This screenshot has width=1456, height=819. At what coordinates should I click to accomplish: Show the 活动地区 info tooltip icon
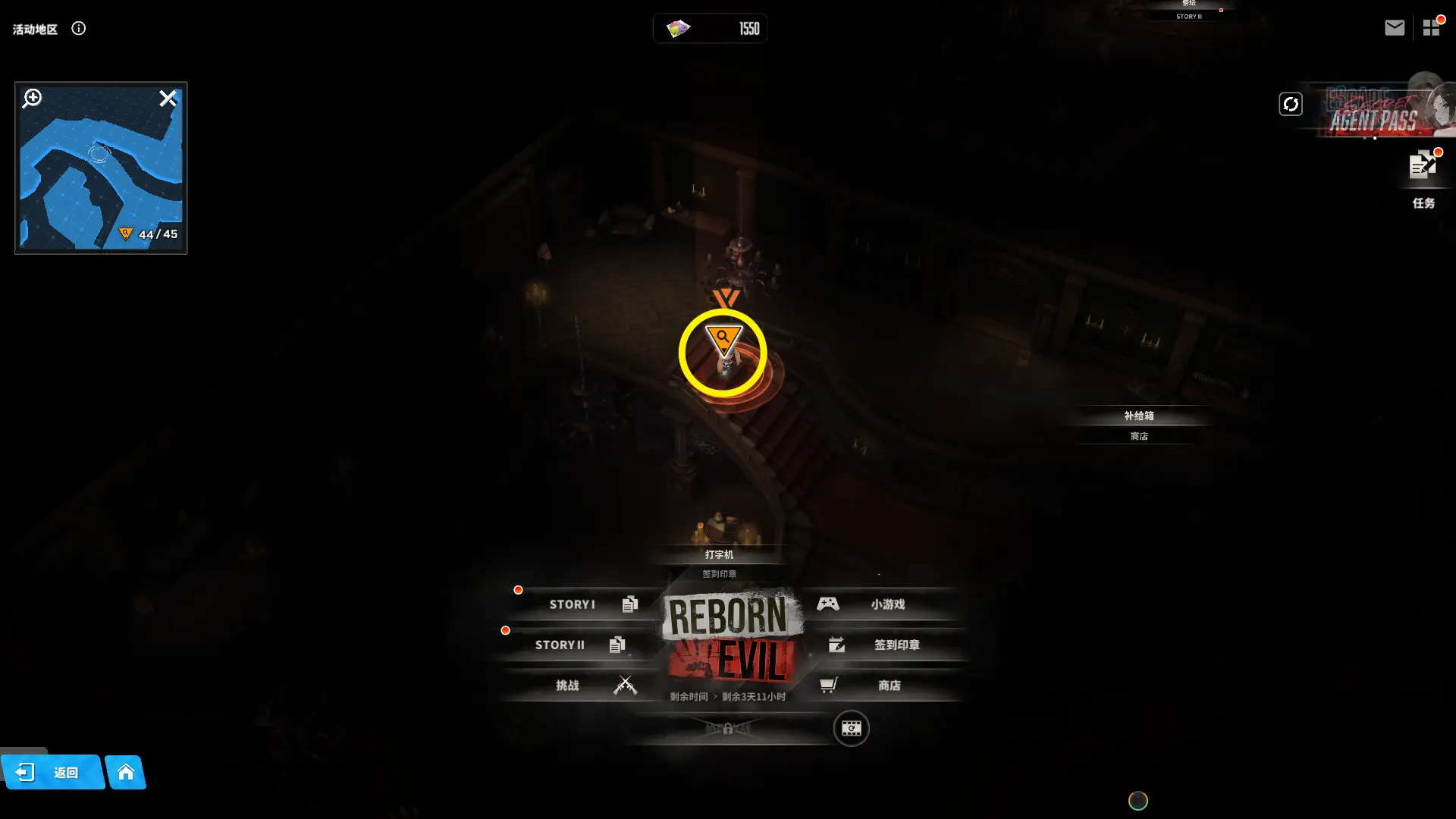[x=79, y=29]
